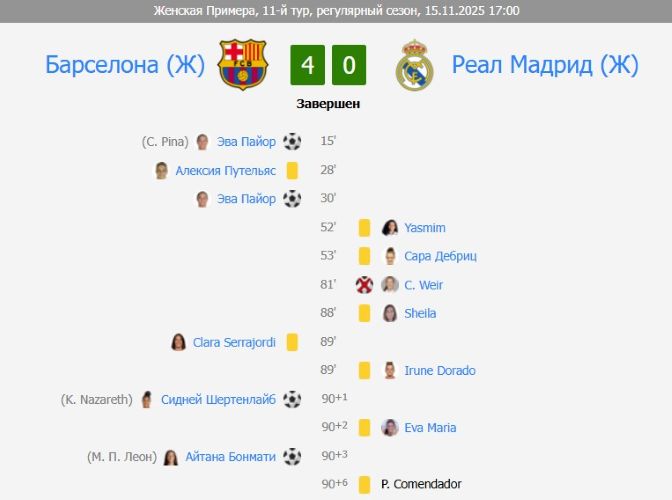Select the Clara Serrajordi link

click(233, 342)
